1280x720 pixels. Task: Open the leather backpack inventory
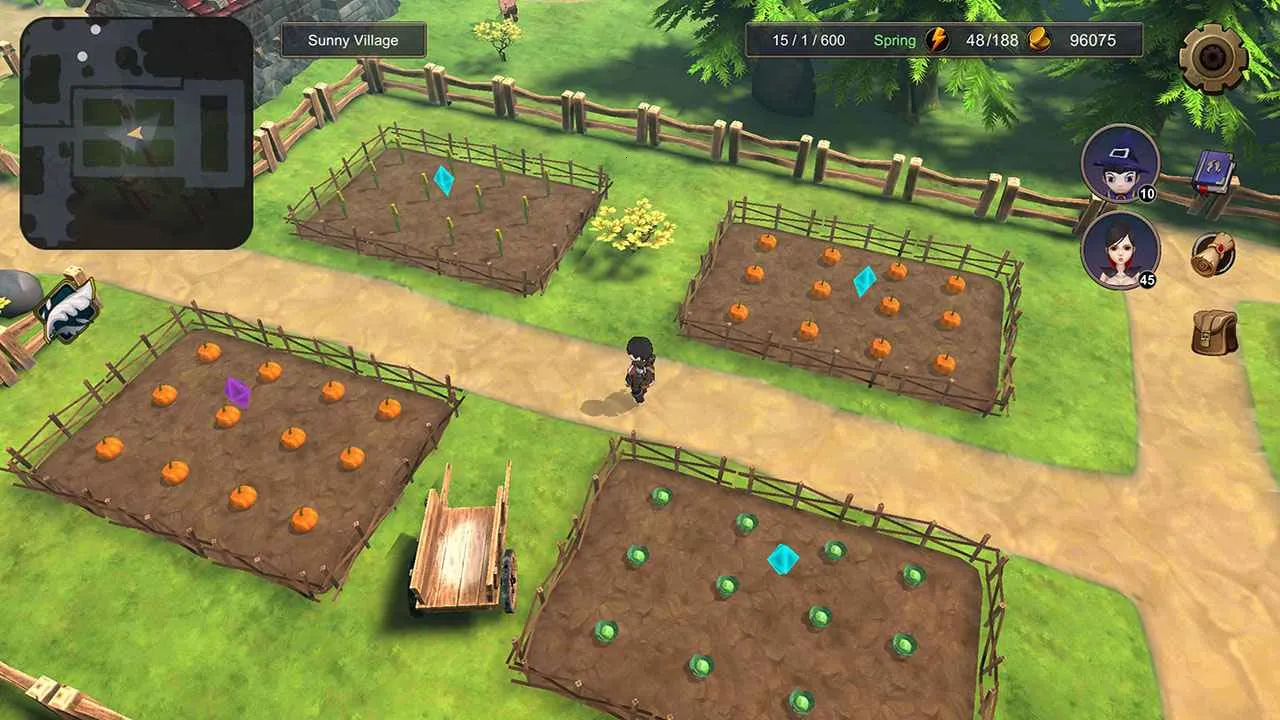1214,332
